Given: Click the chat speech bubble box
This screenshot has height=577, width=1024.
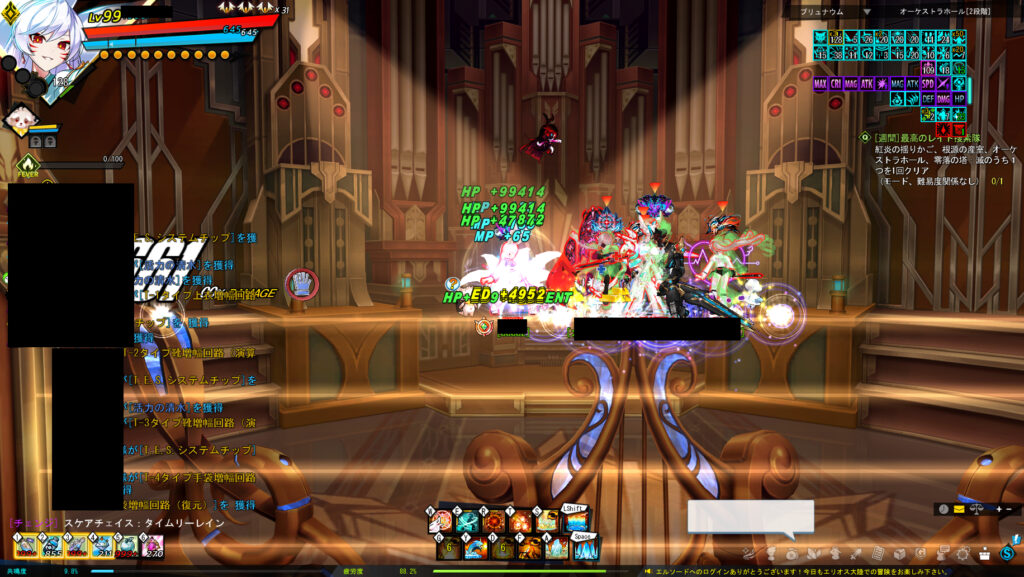Looking at the screenshot, I should click(750, 516).
